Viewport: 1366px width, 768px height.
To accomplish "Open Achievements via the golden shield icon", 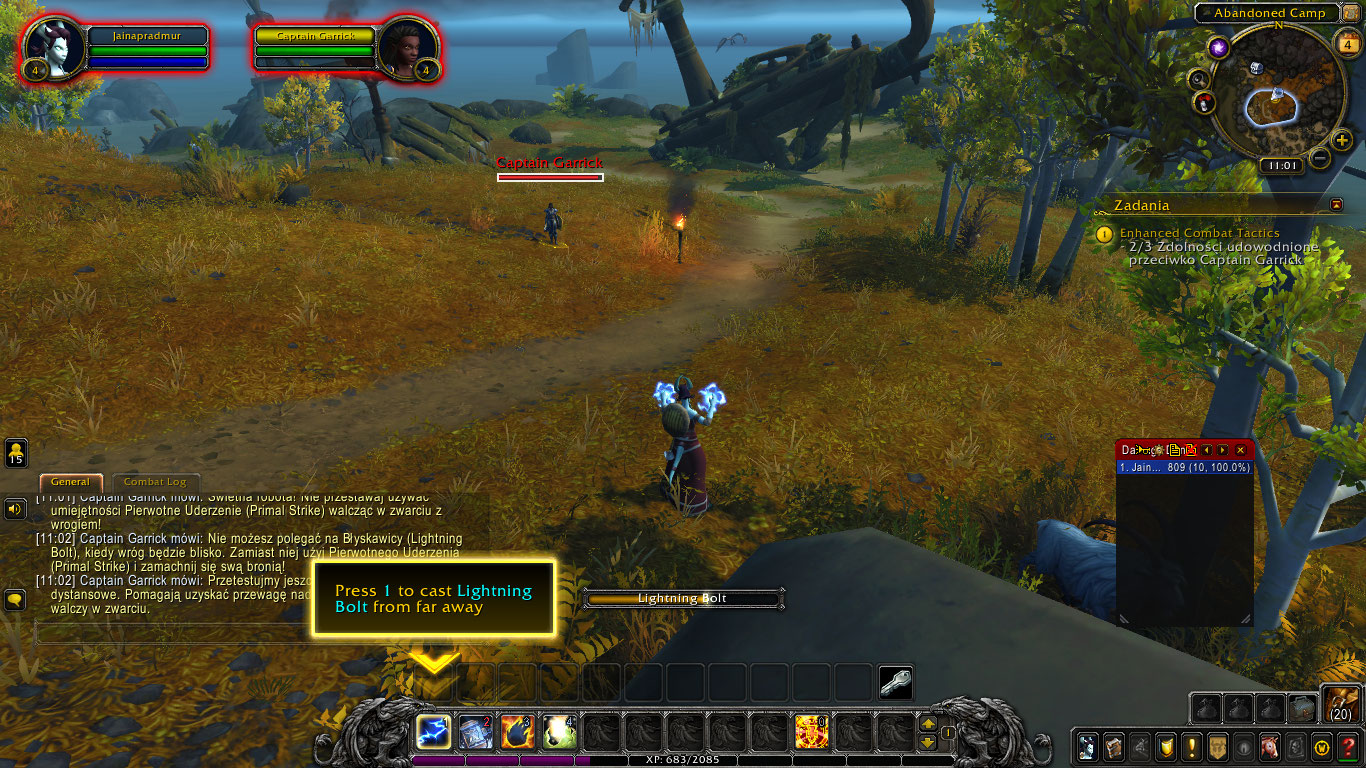I will 1165,745.
